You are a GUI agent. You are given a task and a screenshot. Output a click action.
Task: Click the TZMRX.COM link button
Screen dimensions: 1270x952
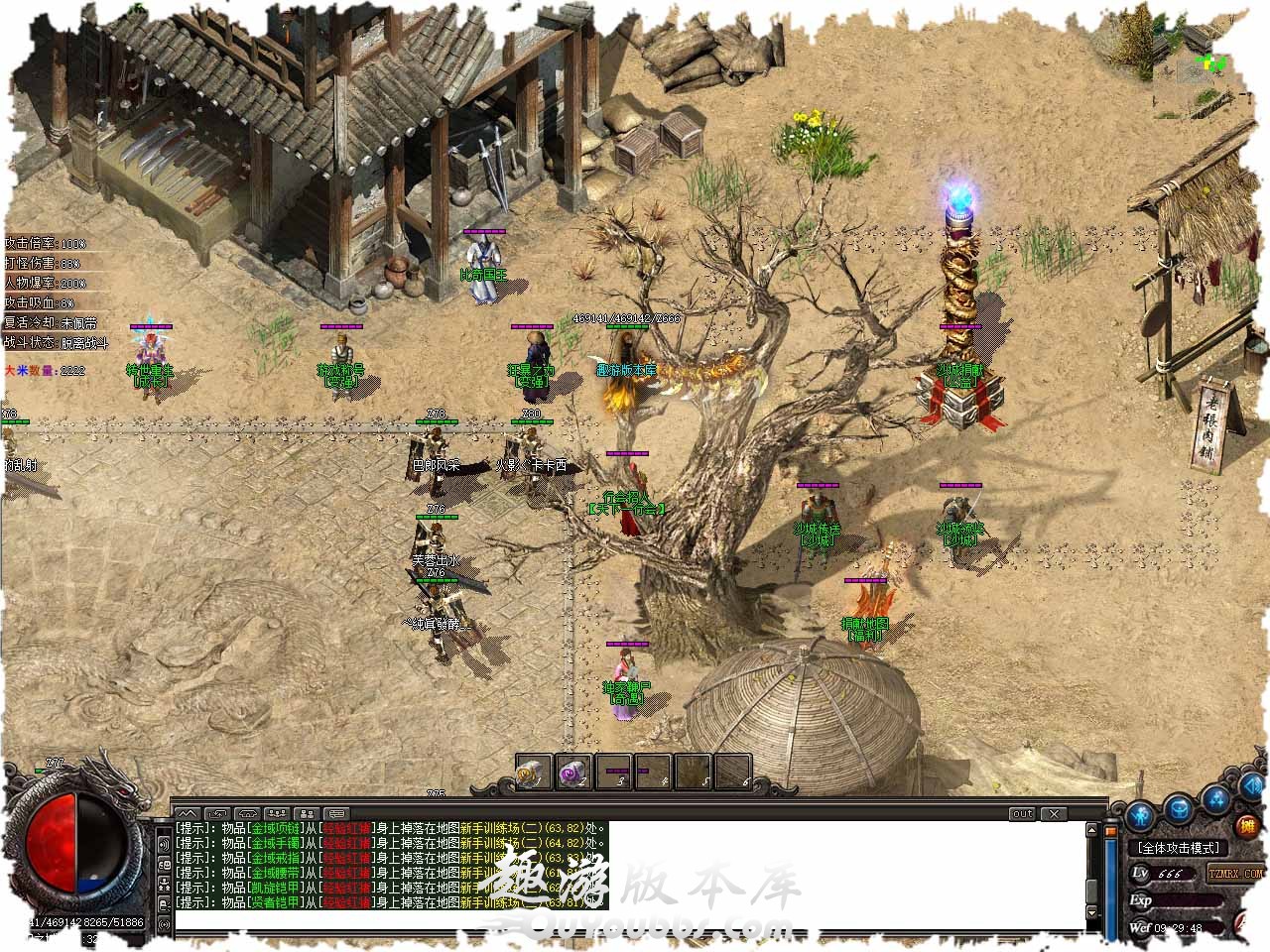pyautogui.click(x=1235, y=873)
